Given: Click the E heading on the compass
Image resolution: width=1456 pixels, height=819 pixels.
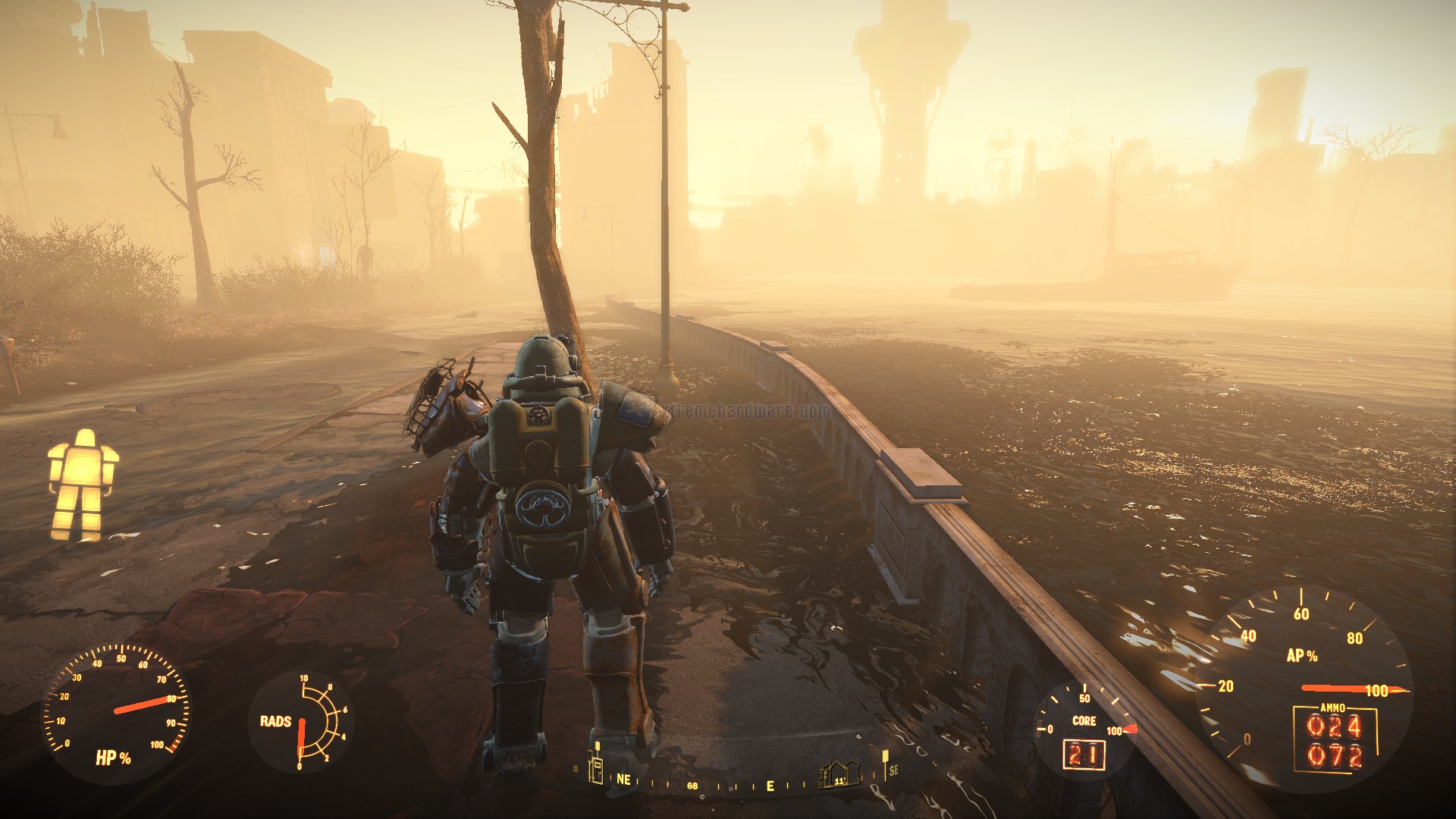Looking at the screenshot, I should (770, 786).
